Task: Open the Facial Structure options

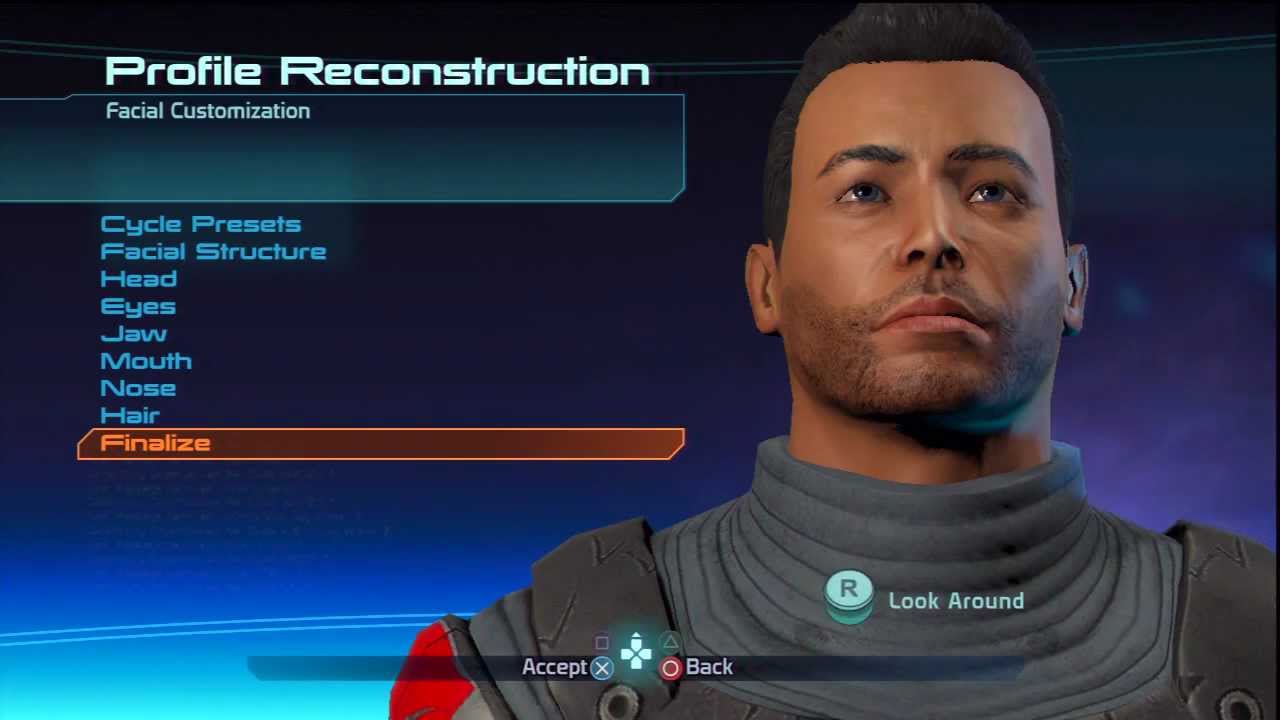Action: [x=213, y=251]
